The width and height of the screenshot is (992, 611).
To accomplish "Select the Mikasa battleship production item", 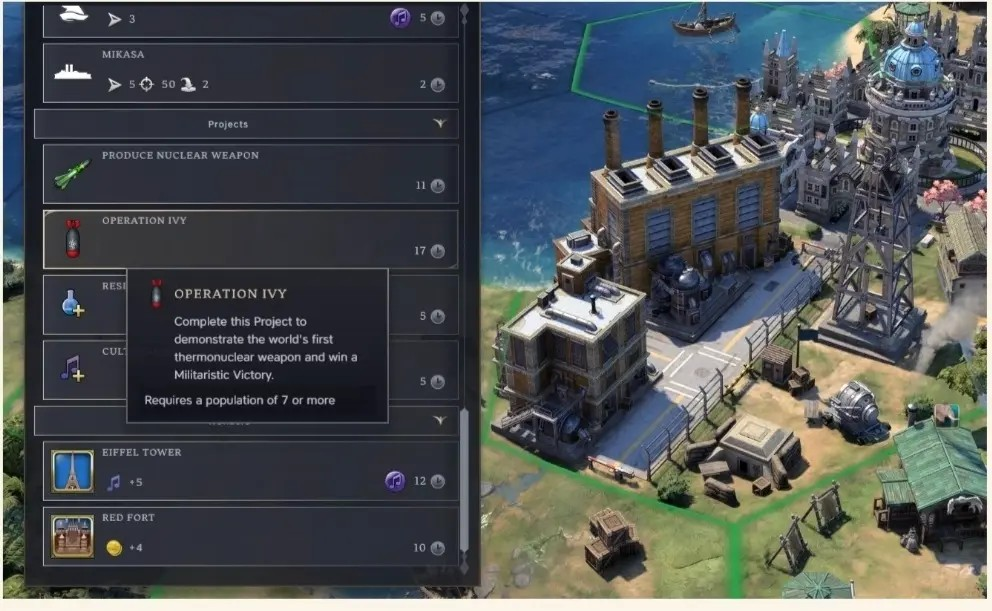I will pyautogui.click(x=250, y=73).
